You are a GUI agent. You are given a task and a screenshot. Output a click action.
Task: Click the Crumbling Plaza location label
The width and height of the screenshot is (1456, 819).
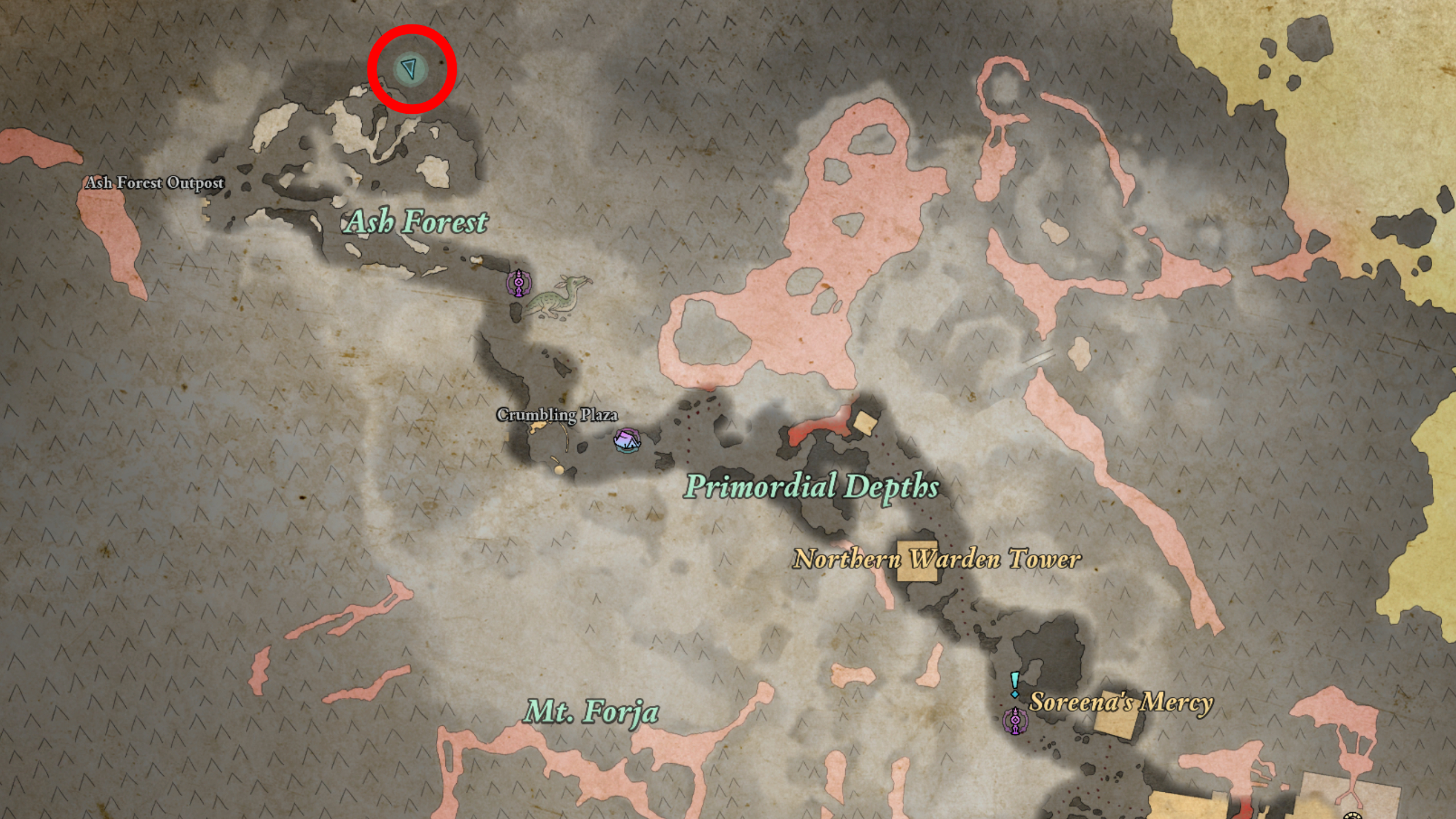click(557, 415)
